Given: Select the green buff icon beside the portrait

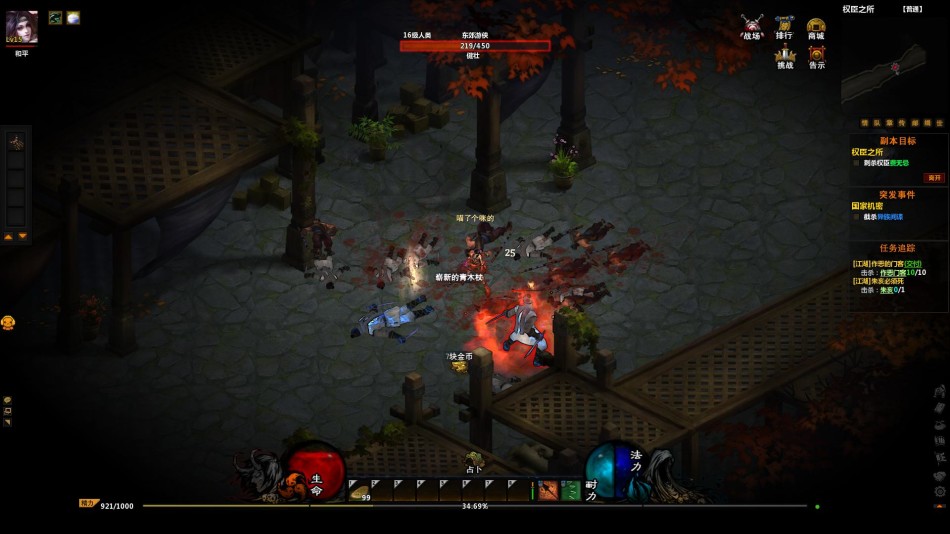Looking at the screenshot, I should (x=55, y=18).
